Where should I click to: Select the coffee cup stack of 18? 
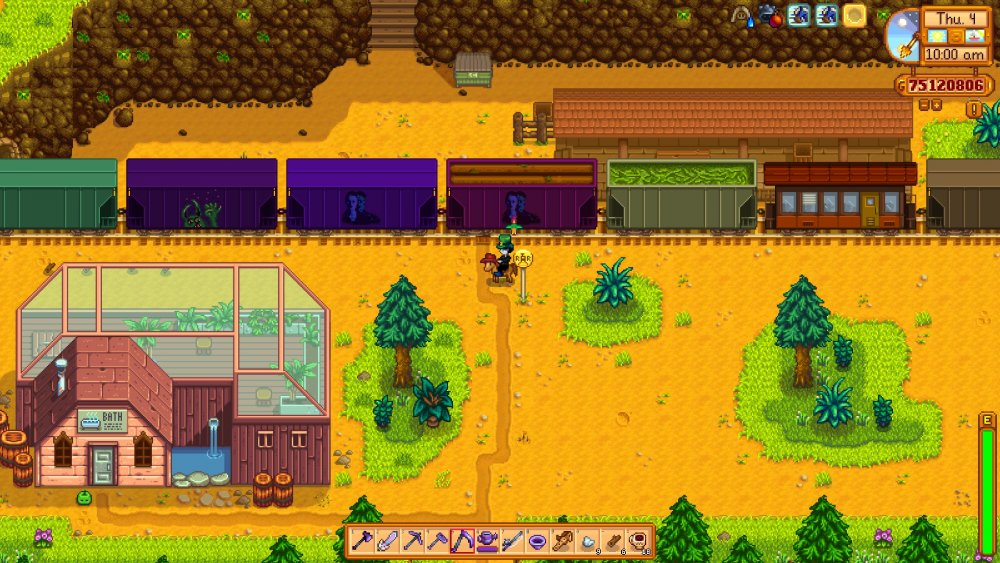click(638, 541)
